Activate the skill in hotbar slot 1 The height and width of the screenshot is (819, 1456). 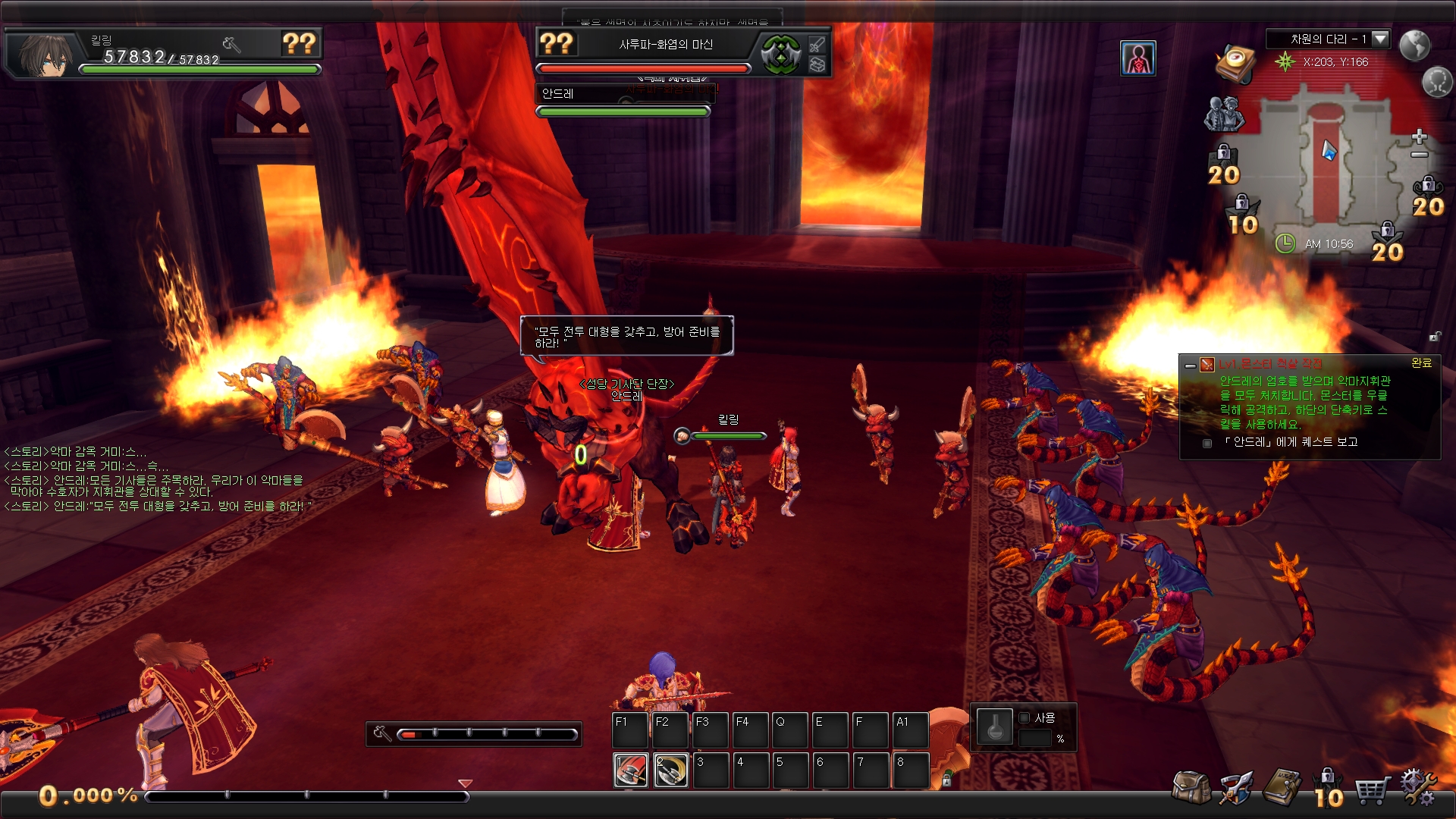pyautogui.click(x=631, y=771)
